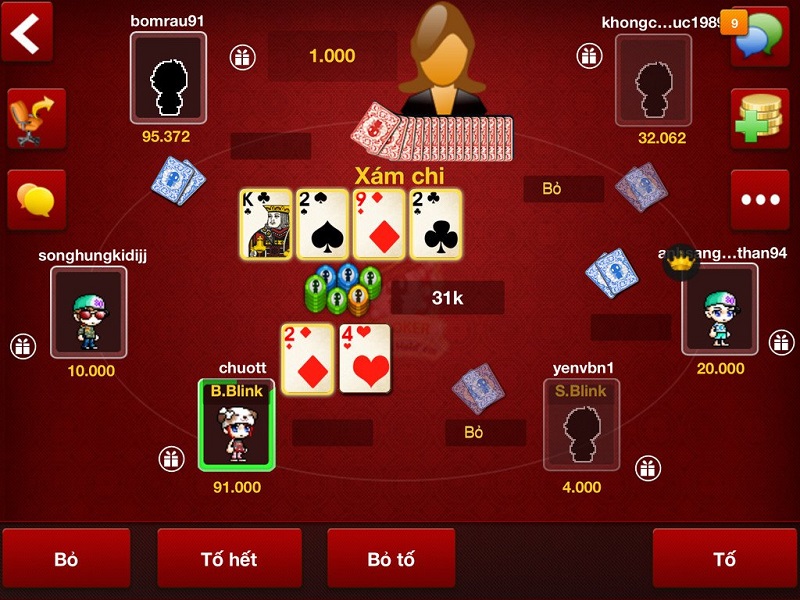Screen dimensions: 800x600
Task: Open songhungkidijj's player profile
Action: pyautogui.click(x=89, y=310)
